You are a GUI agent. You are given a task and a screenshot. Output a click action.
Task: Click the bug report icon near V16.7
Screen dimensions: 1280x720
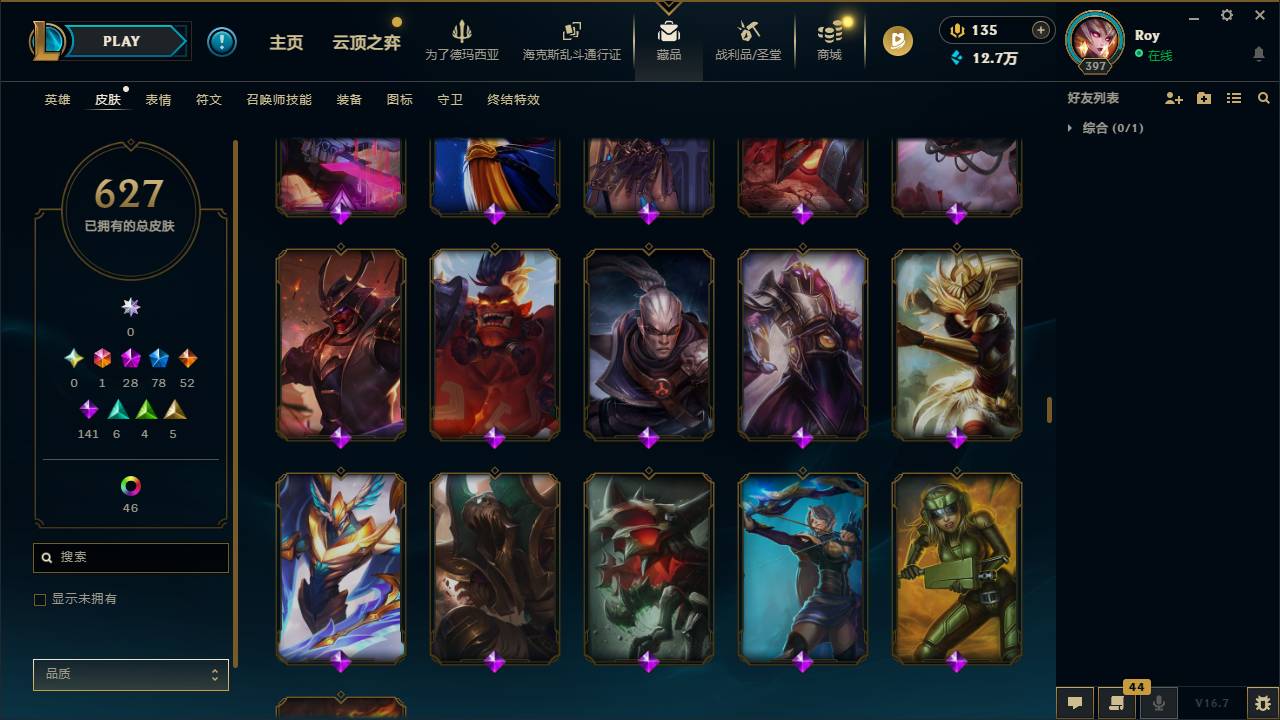pos(1262,702)
